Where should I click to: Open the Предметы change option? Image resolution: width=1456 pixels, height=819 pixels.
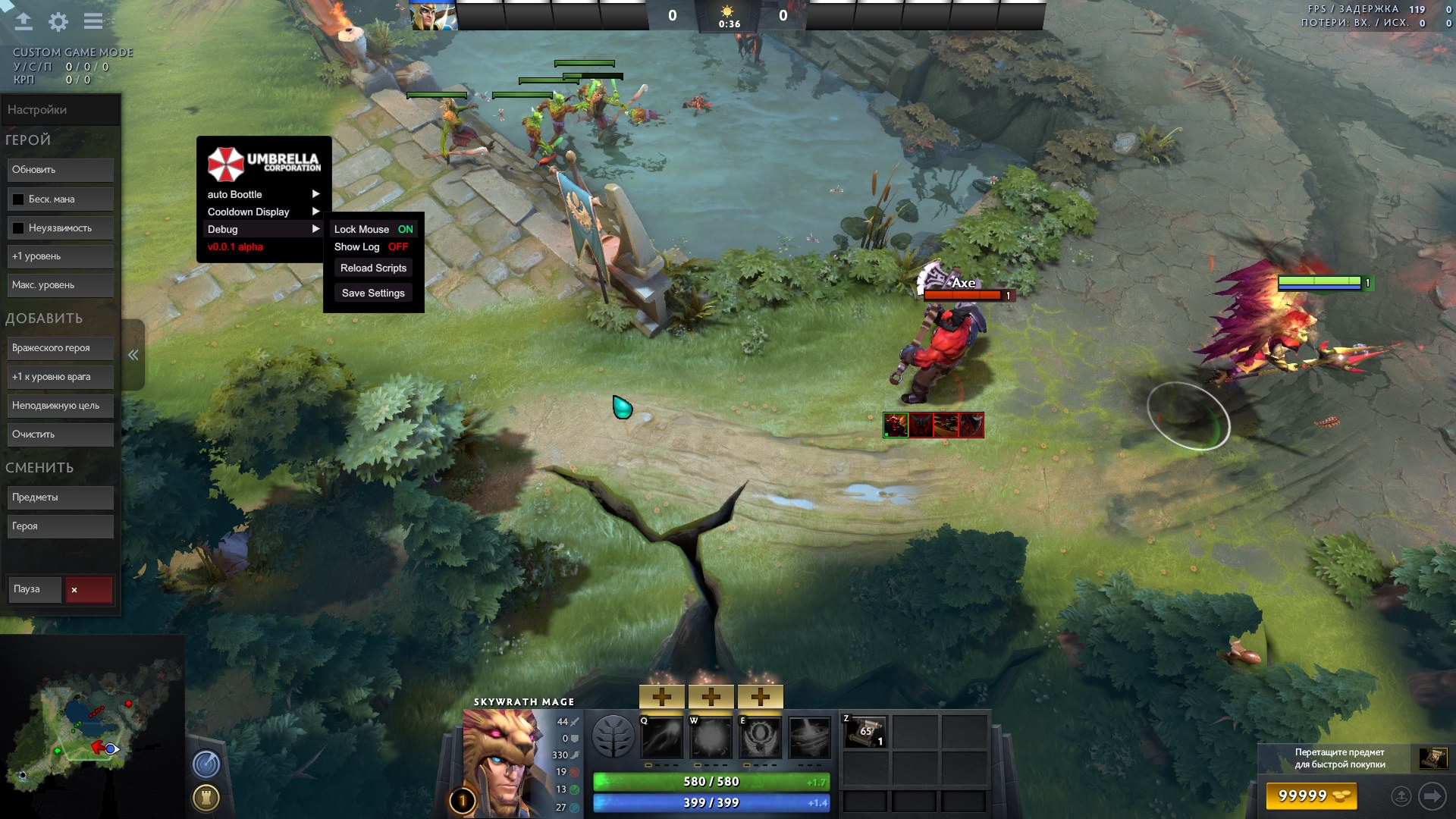[x=61, y=497]
